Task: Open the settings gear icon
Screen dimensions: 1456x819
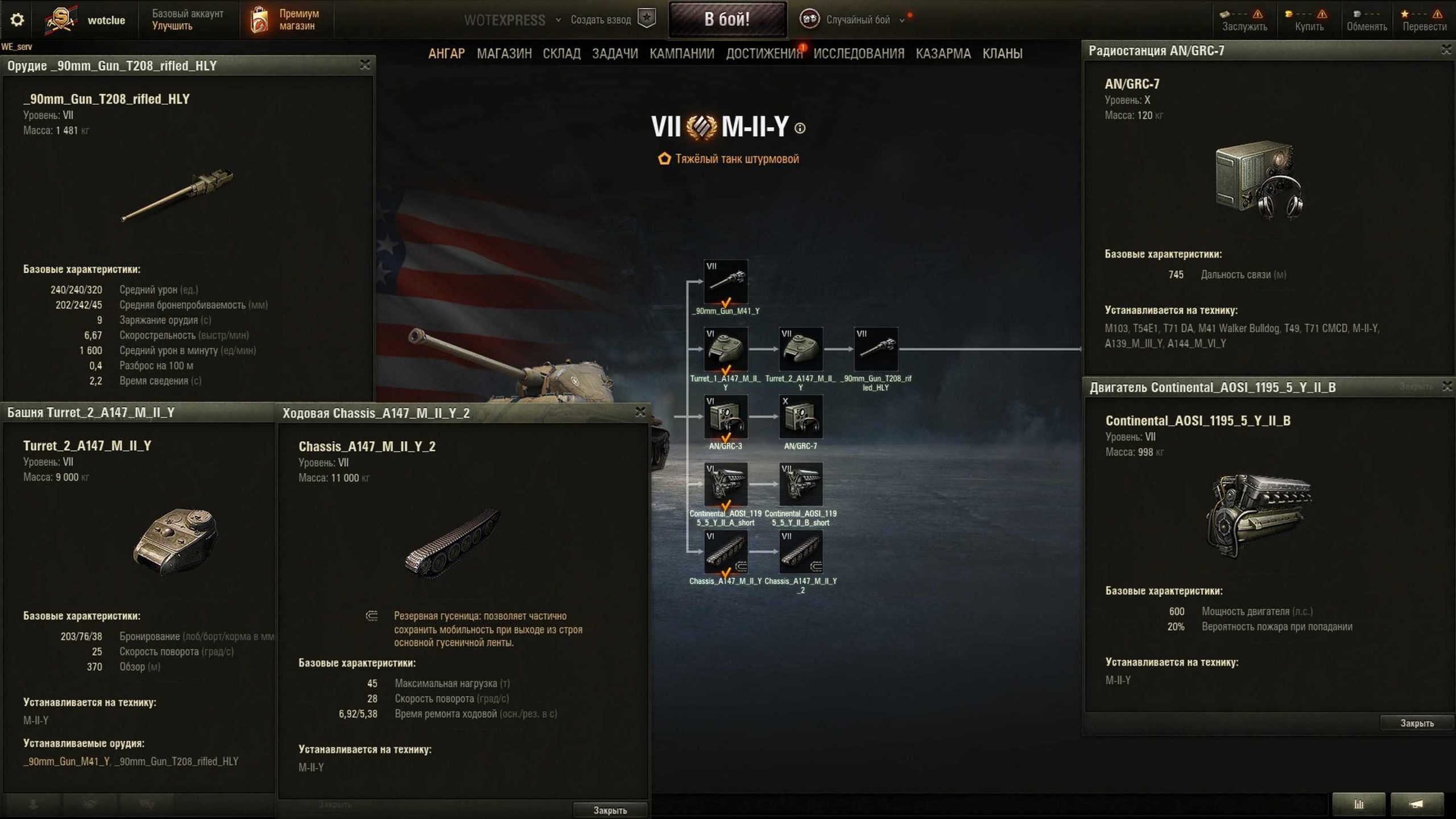Action: (17, 20)
